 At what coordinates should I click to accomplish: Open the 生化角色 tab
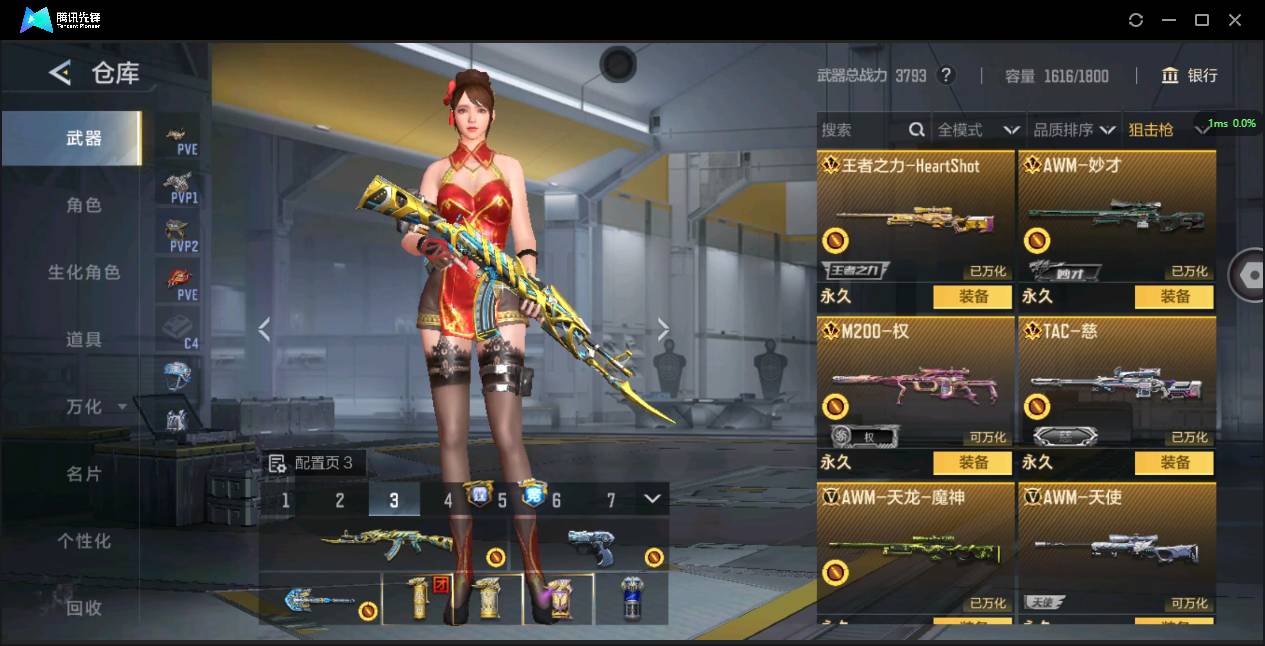(x=84, y=272)
